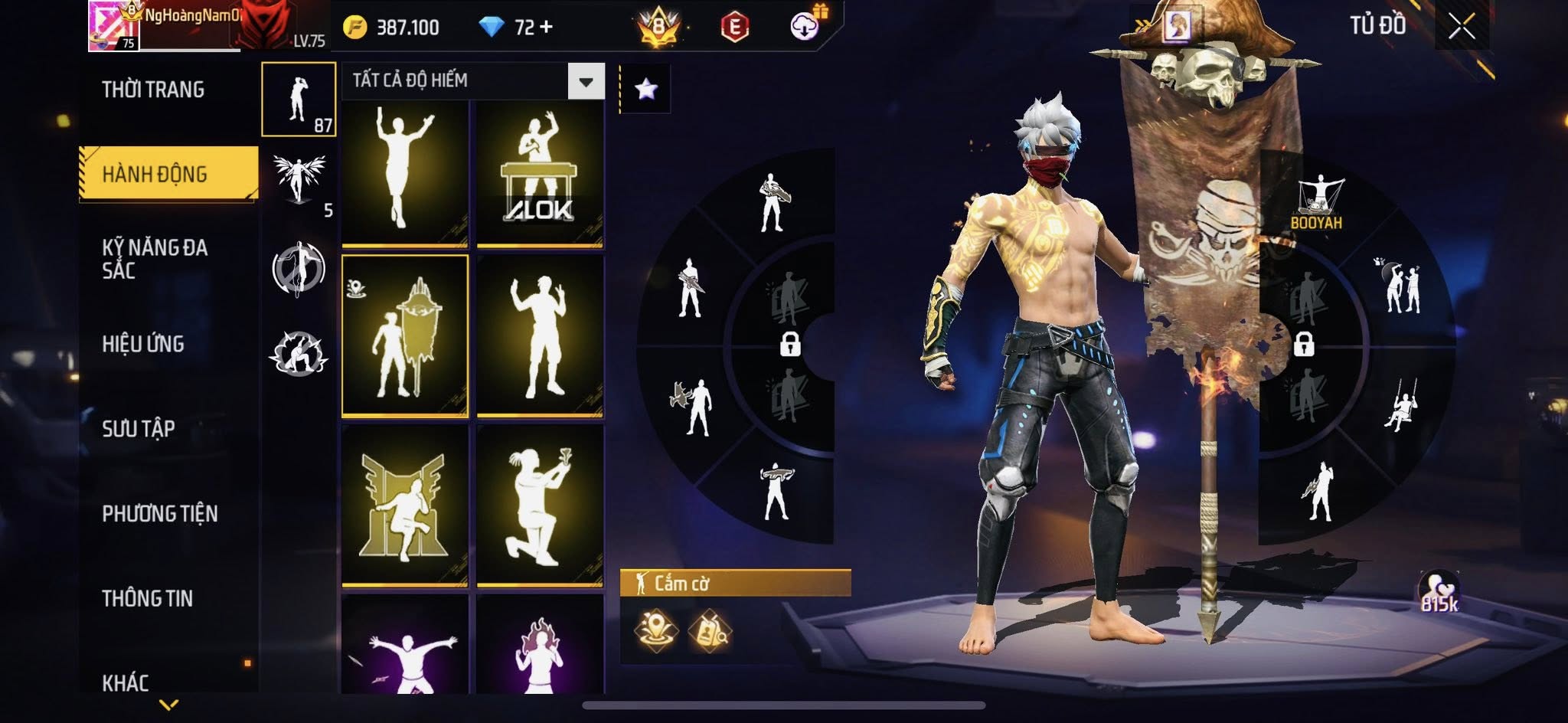Open the Tất Cả Độ Hiếm dropdown
The image size is (1568, 723).
586,81
